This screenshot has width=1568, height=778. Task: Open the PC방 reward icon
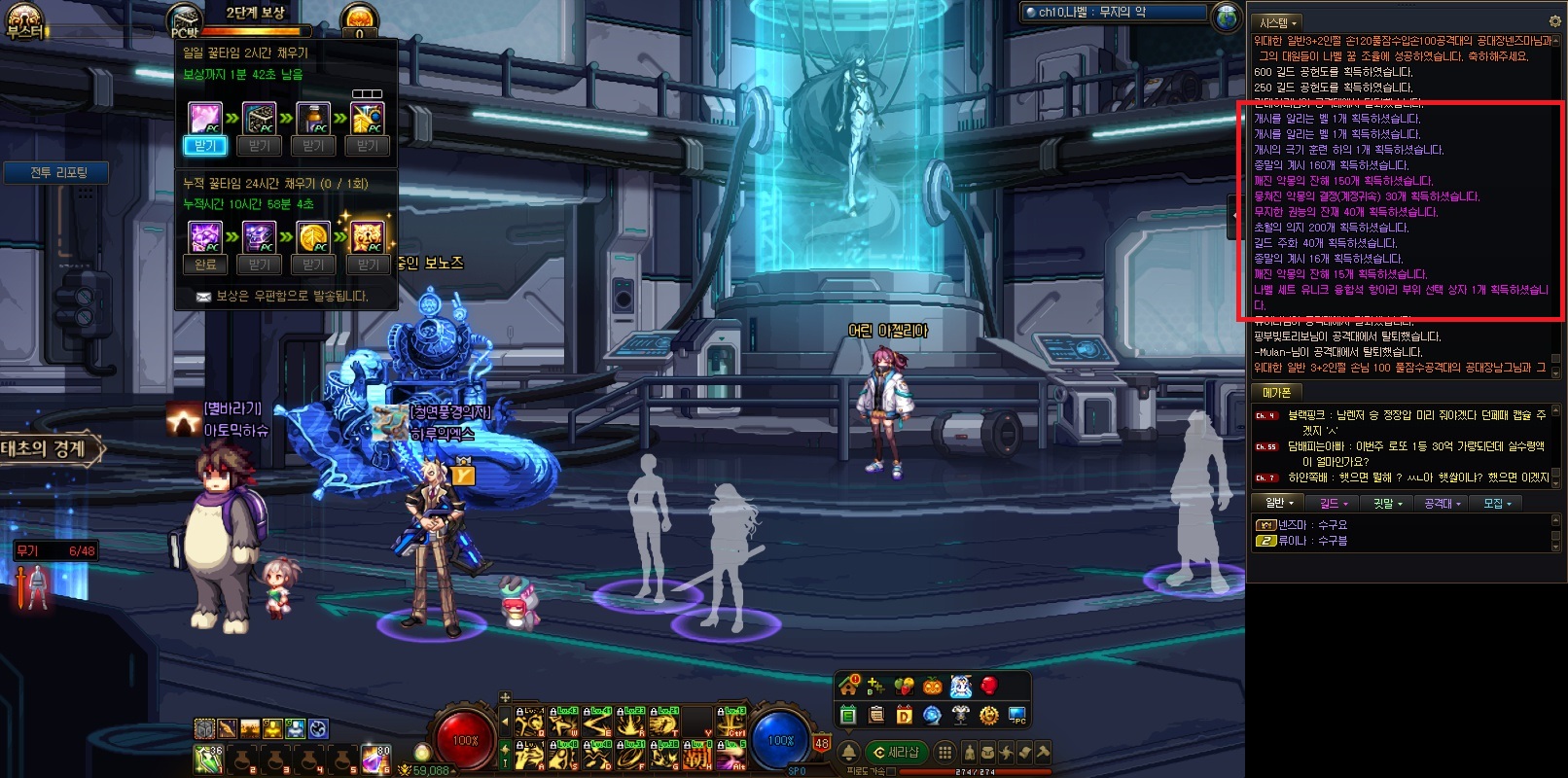[x=184, y=21]
